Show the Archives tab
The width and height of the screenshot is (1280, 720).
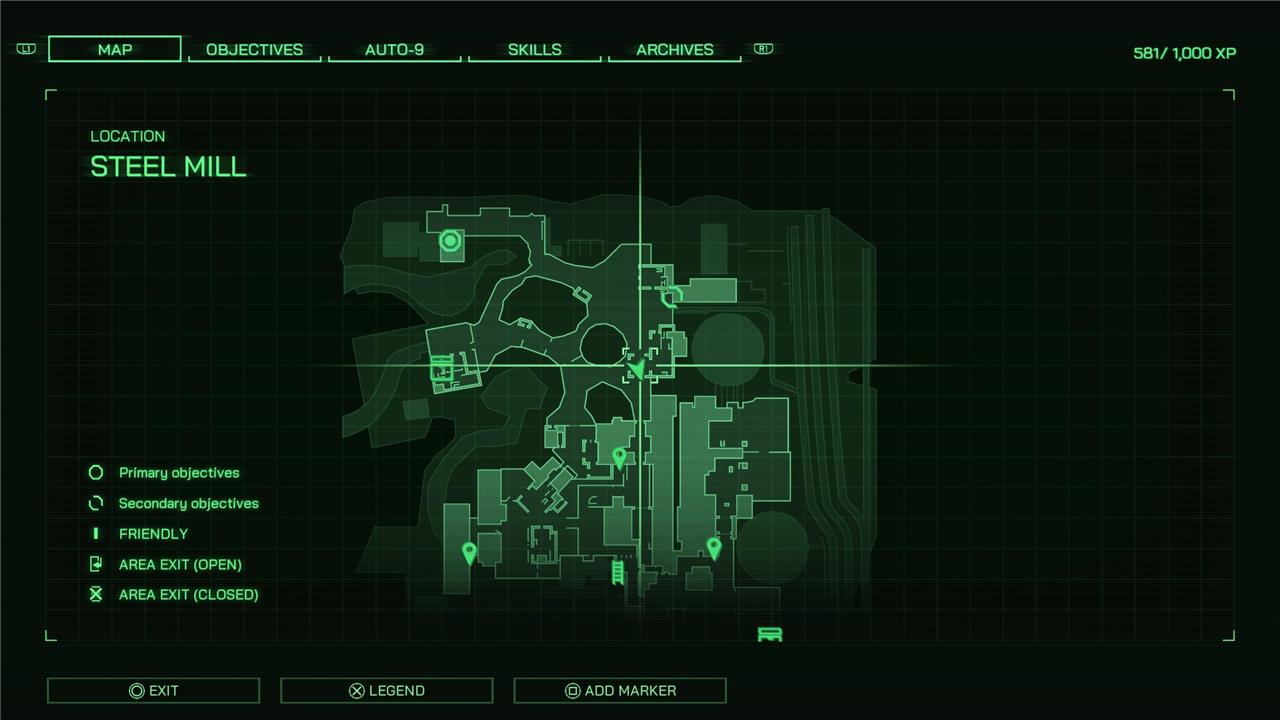click(x=674, y=49)
